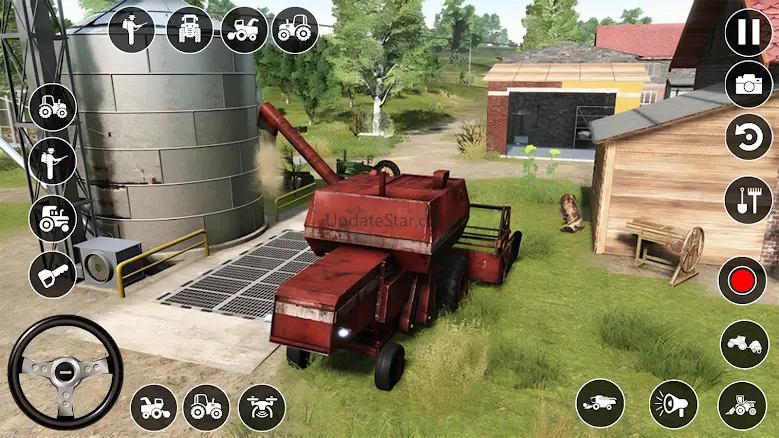
Task: Activate the drone icon
Action: click(x=261, y=407)
